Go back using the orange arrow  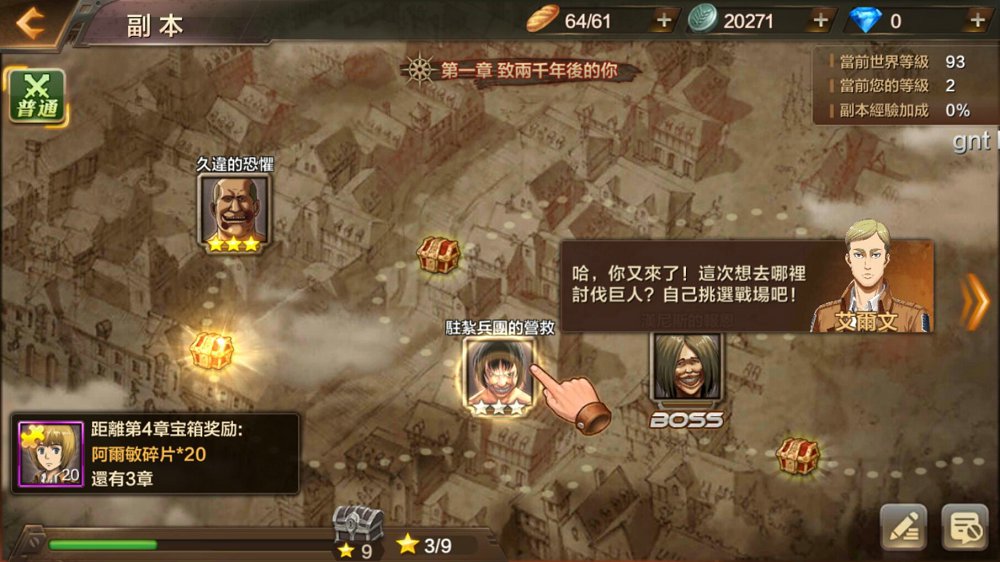29,22
